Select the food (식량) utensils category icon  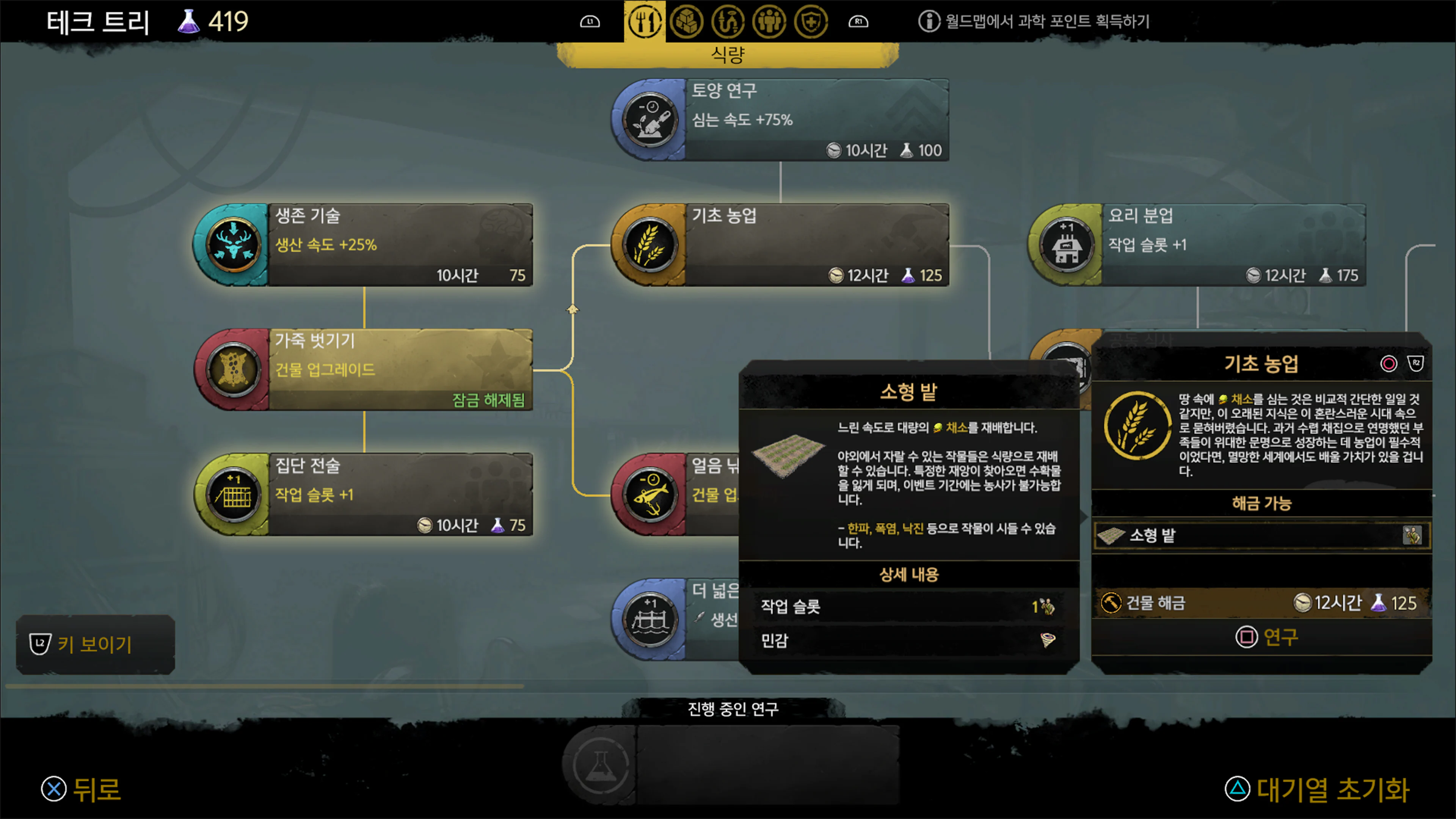(645, 22)
